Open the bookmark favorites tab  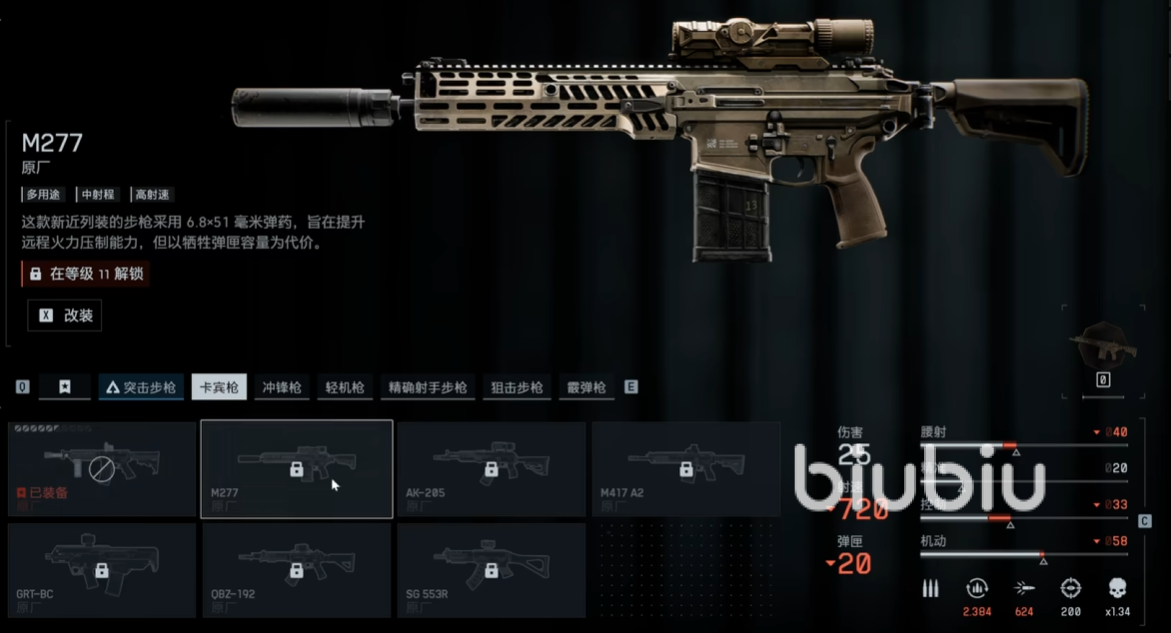click(65, 387)
